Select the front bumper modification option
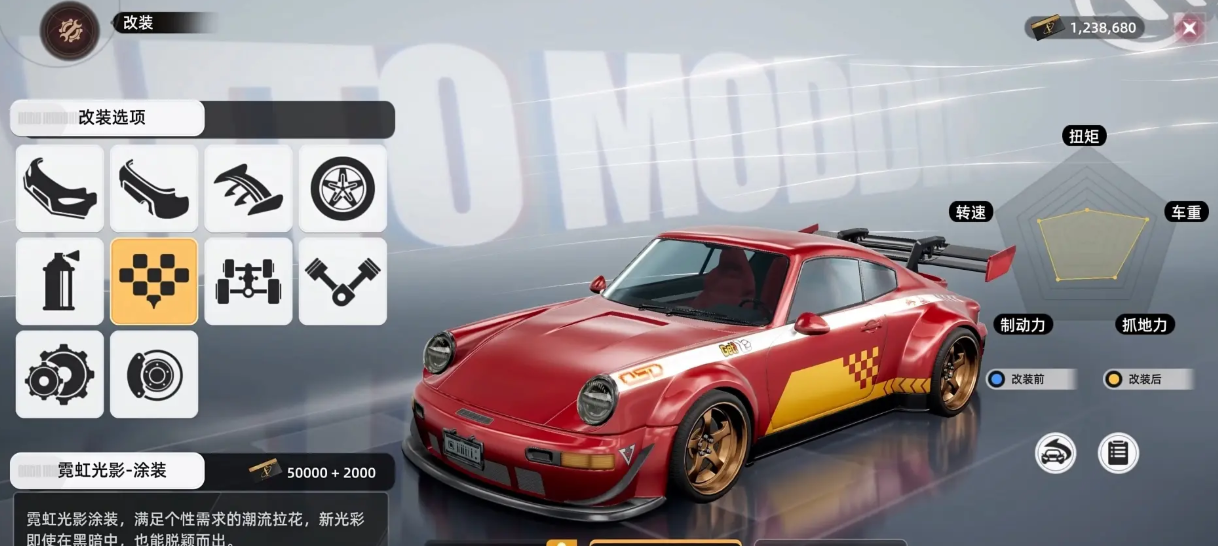1218x546 pixels. click(60, 189)
